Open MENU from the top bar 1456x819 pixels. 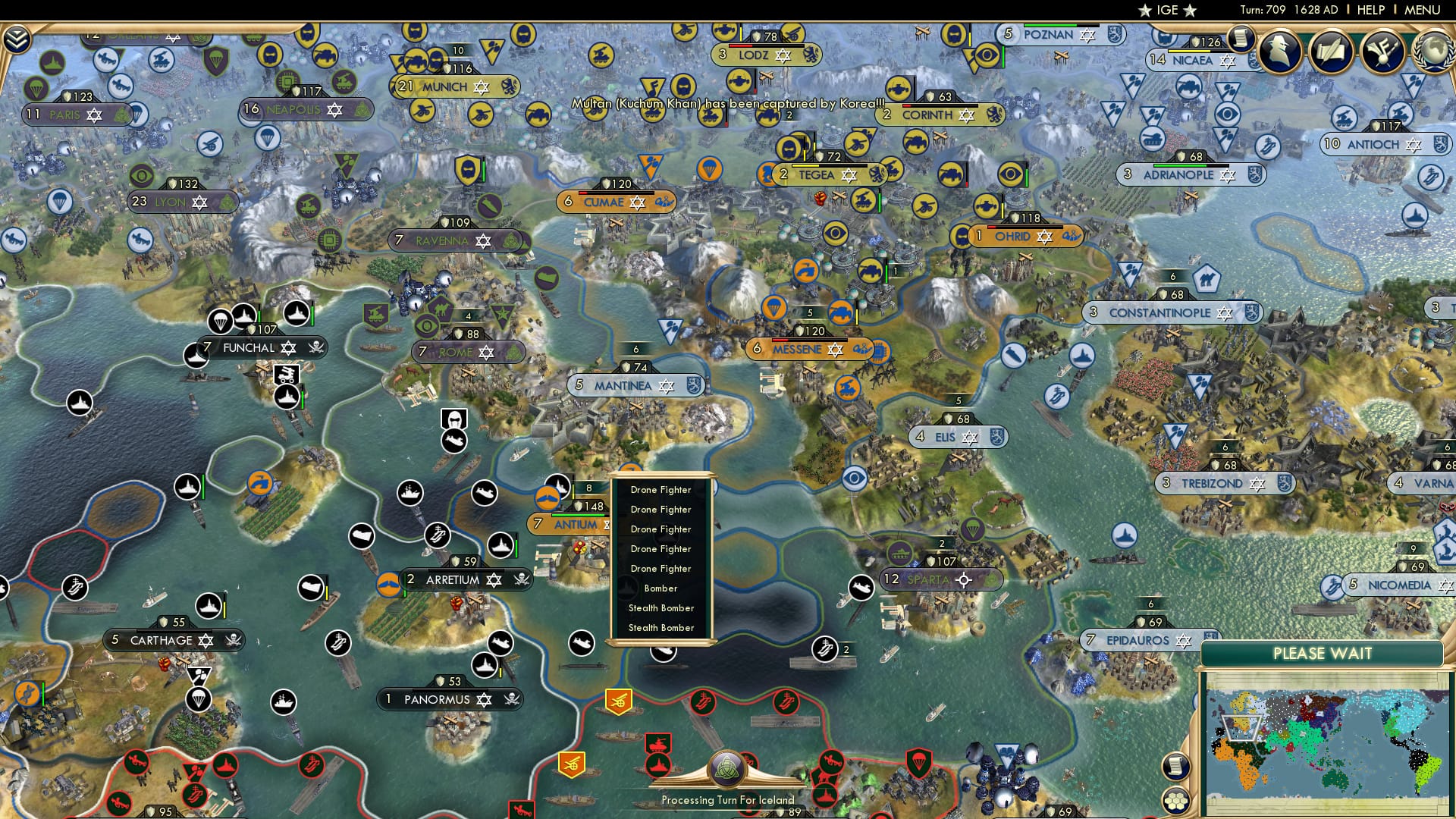1423,9
